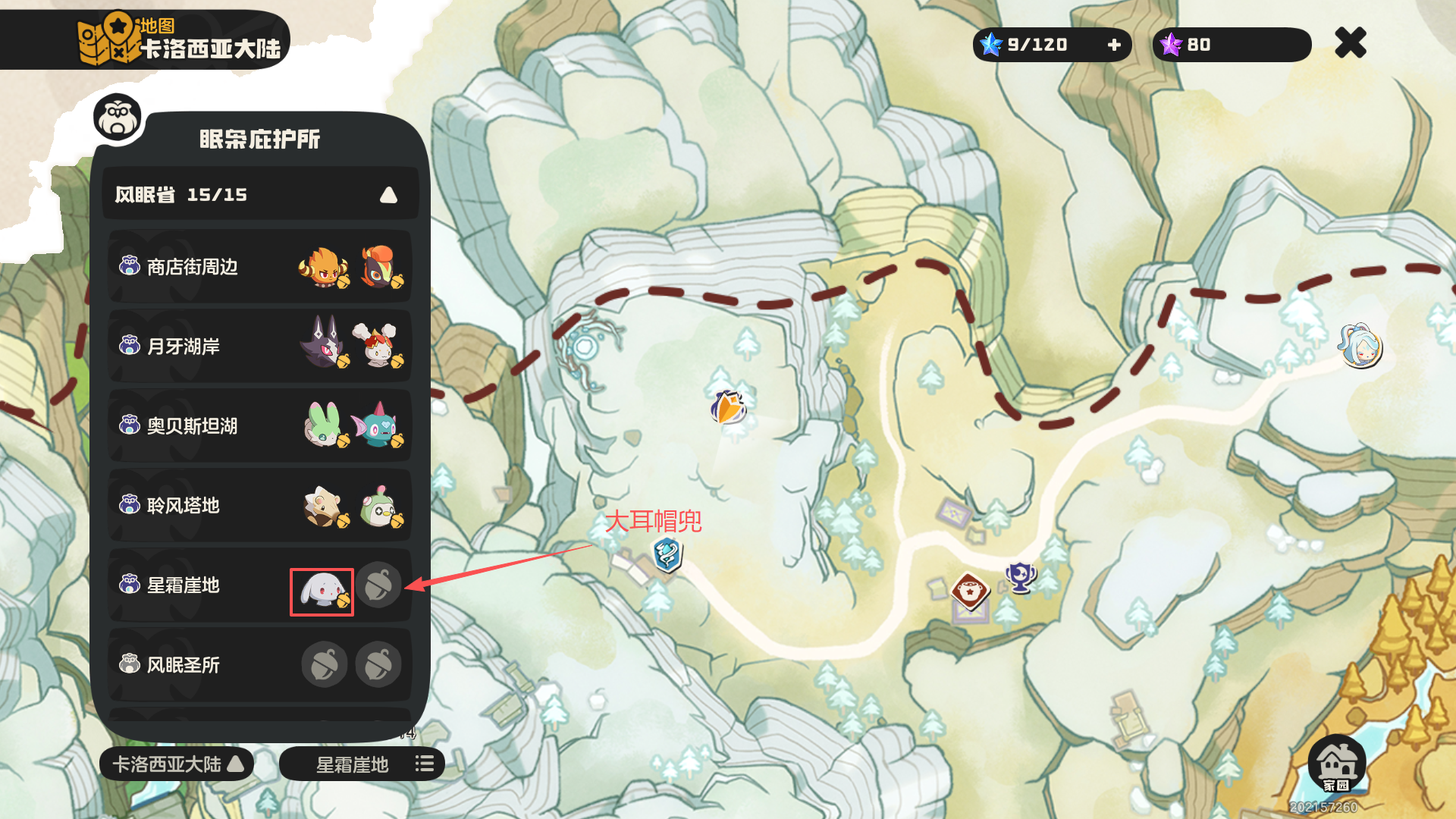
Task: Select the trophy marker on the map
Action: pos(1021,577)
